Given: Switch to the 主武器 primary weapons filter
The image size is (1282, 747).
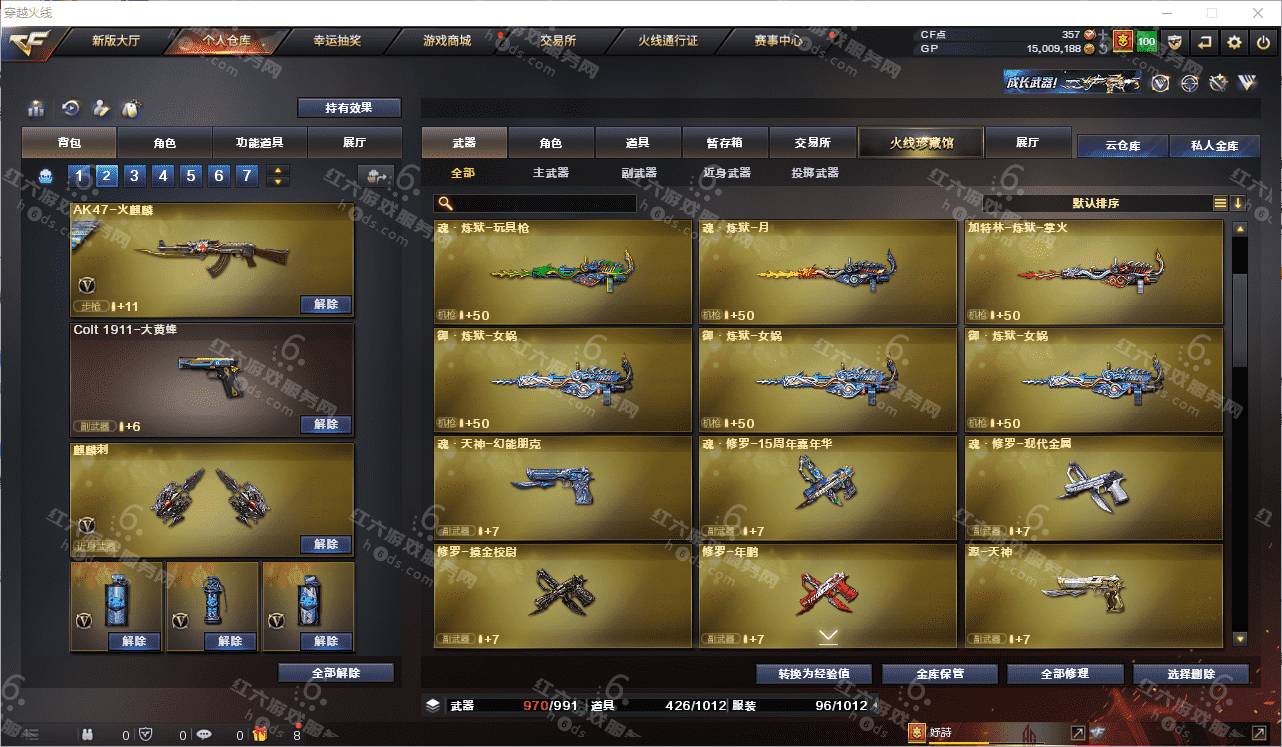Looking at the screenshot, I should click(x=550, y=173).
